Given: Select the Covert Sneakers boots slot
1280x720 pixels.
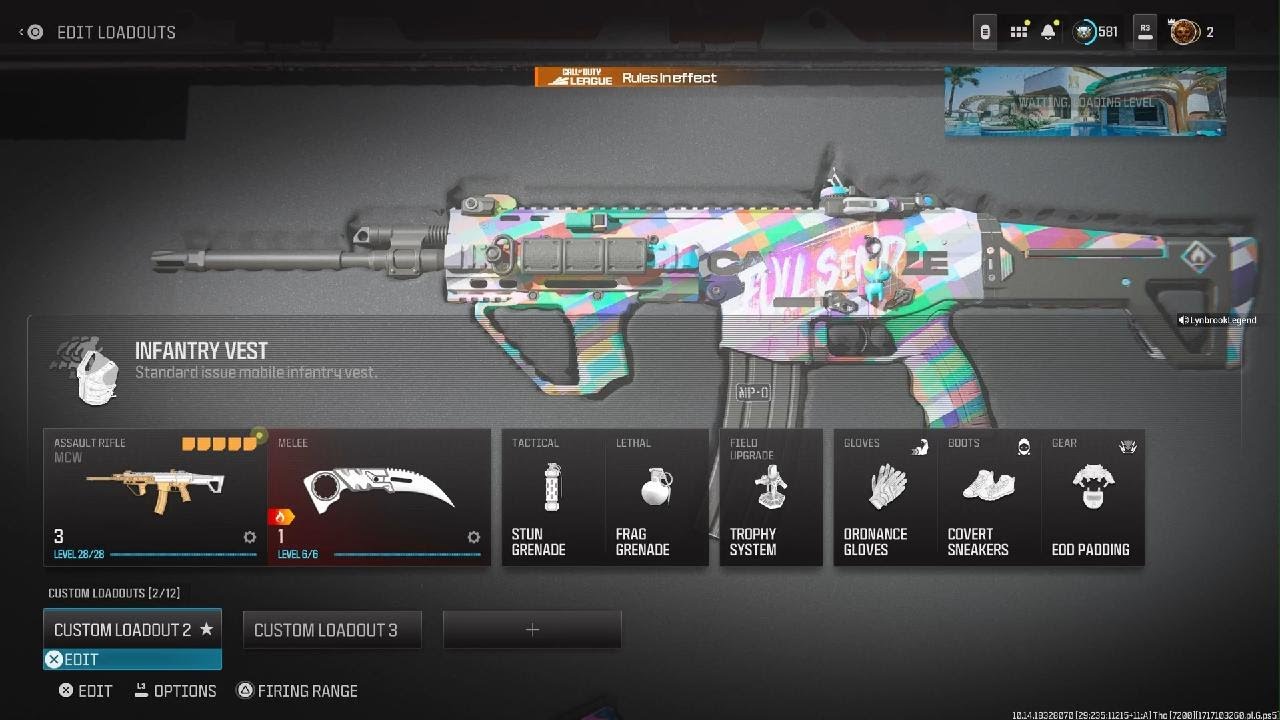Looking at the screenshot, I should pyautogui.click(x=989, y=497).
